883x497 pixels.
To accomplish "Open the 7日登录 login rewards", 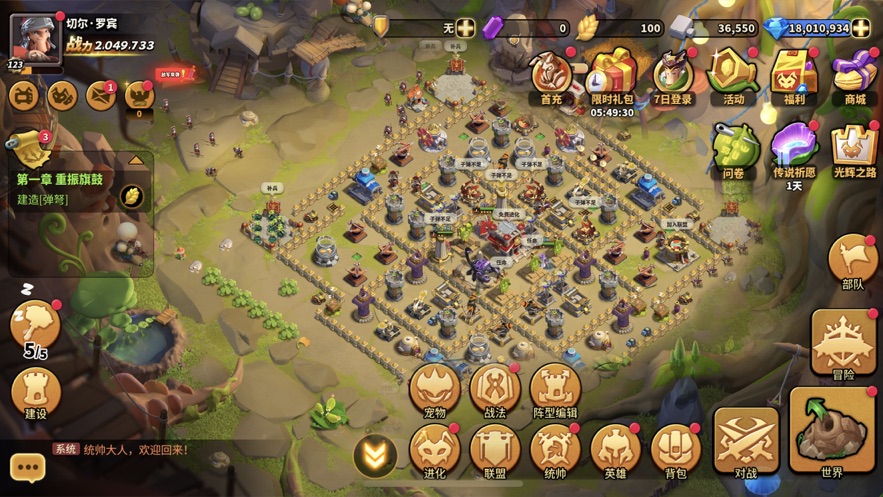I will (x=673, y=75).
